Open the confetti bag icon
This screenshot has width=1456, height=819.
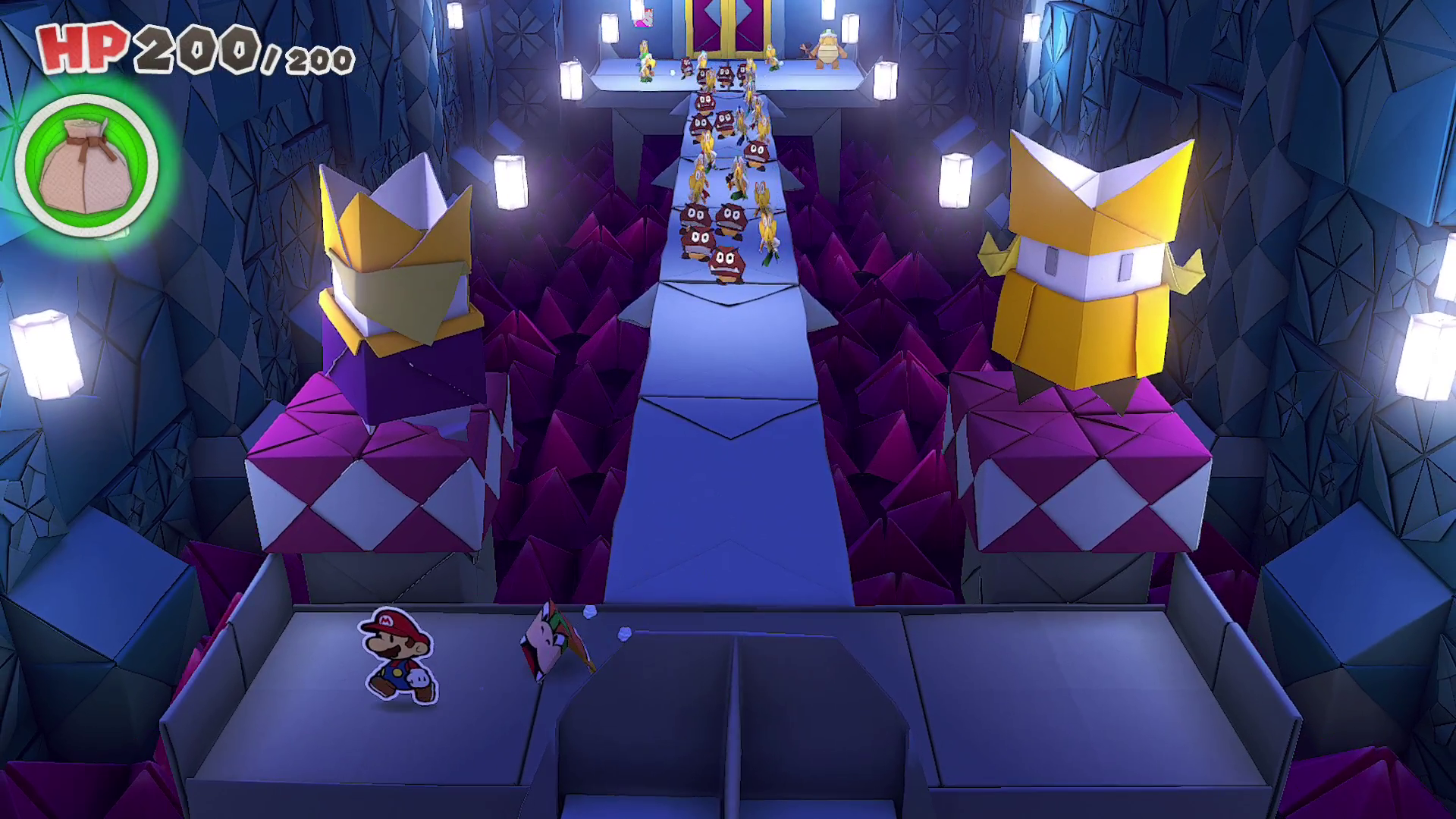(86, 166)
